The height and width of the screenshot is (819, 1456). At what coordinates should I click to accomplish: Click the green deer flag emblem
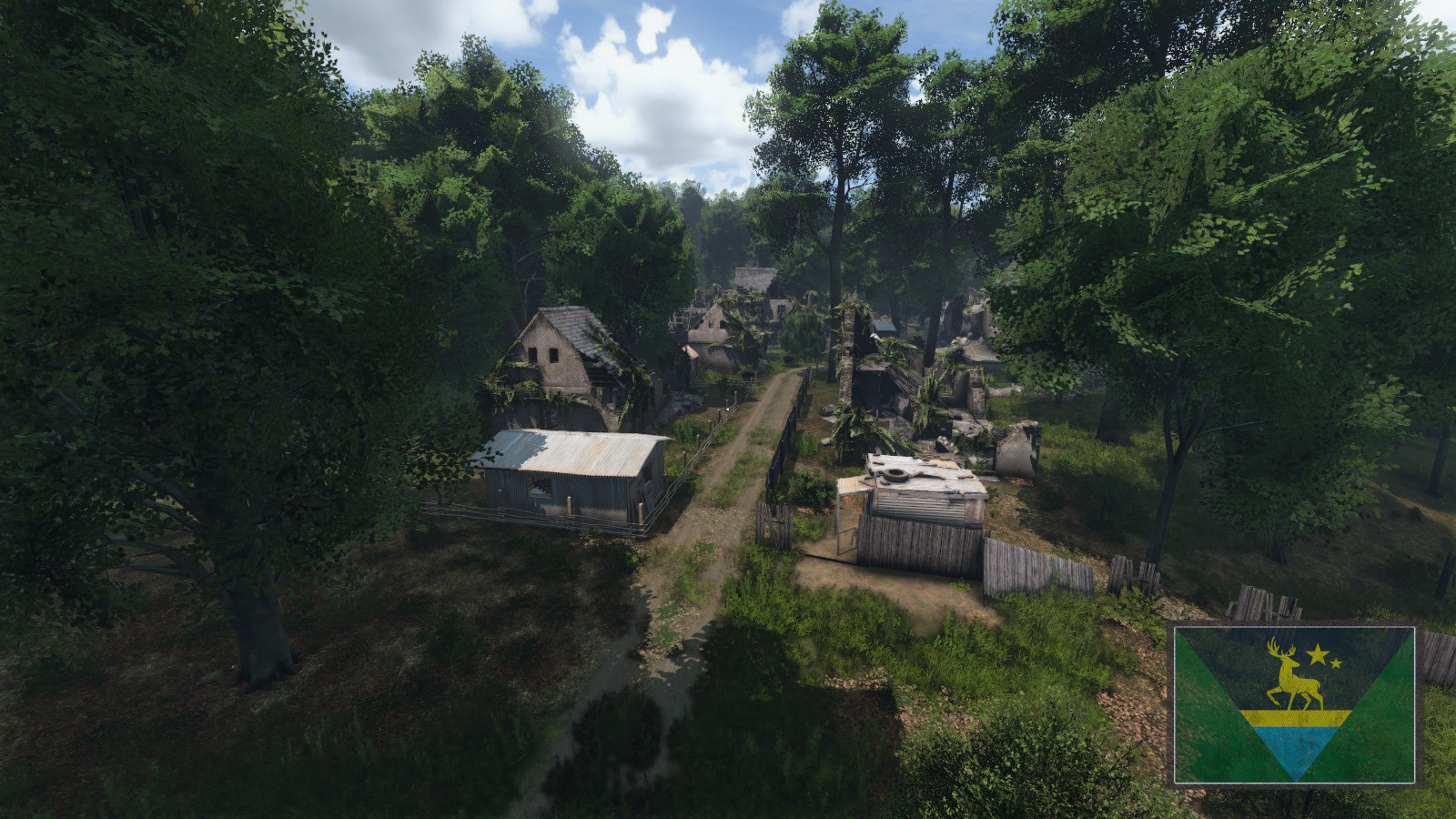[x=1294, y=704]
